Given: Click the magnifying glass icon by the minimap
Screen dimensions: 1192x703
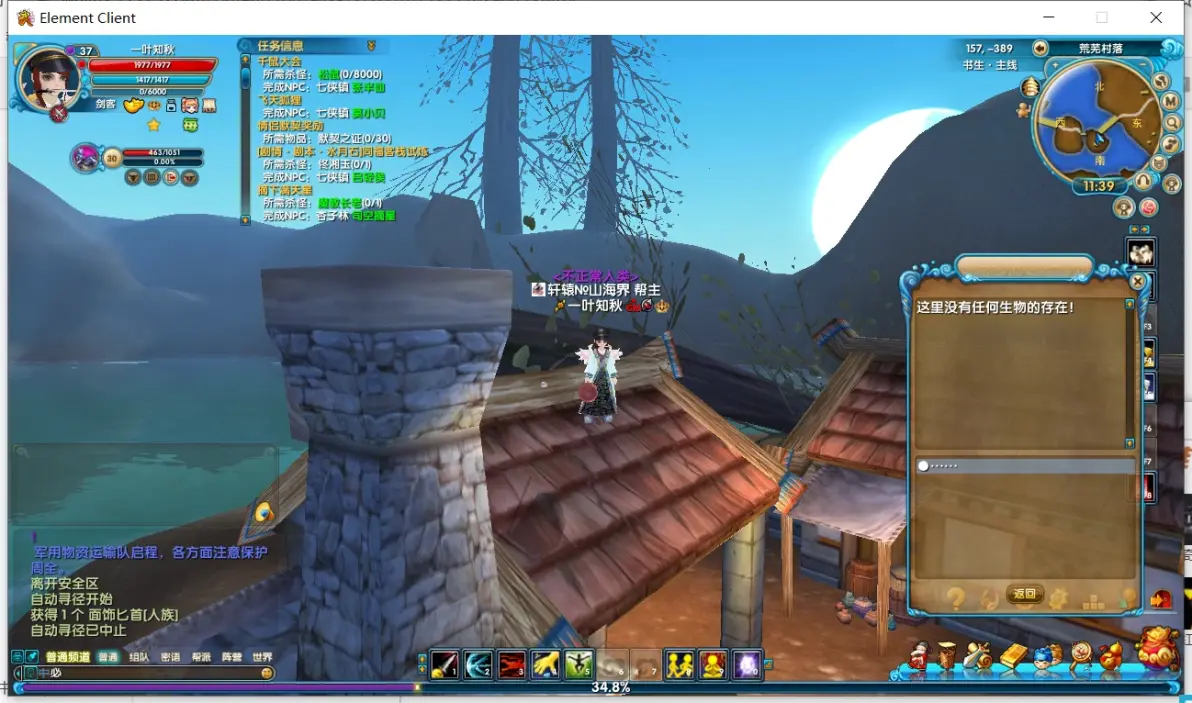Looking at the screenshot, I should 1170,122.
